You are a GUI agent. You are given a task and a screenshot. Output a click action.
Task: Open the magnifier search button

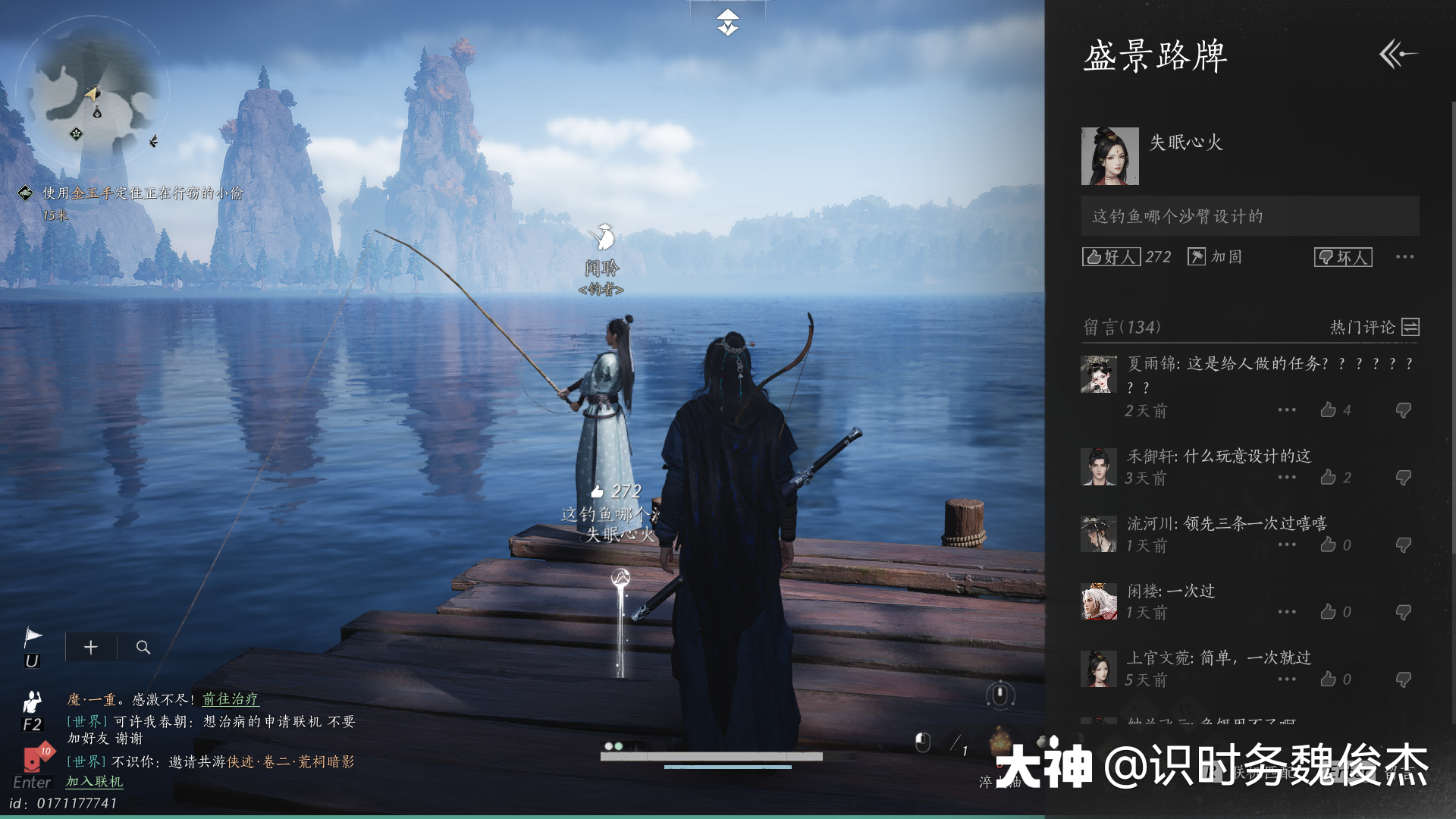143,648
